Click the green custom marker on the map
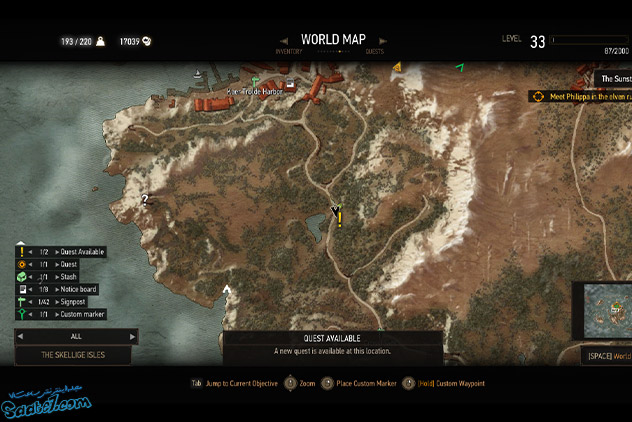 (459, 67)
